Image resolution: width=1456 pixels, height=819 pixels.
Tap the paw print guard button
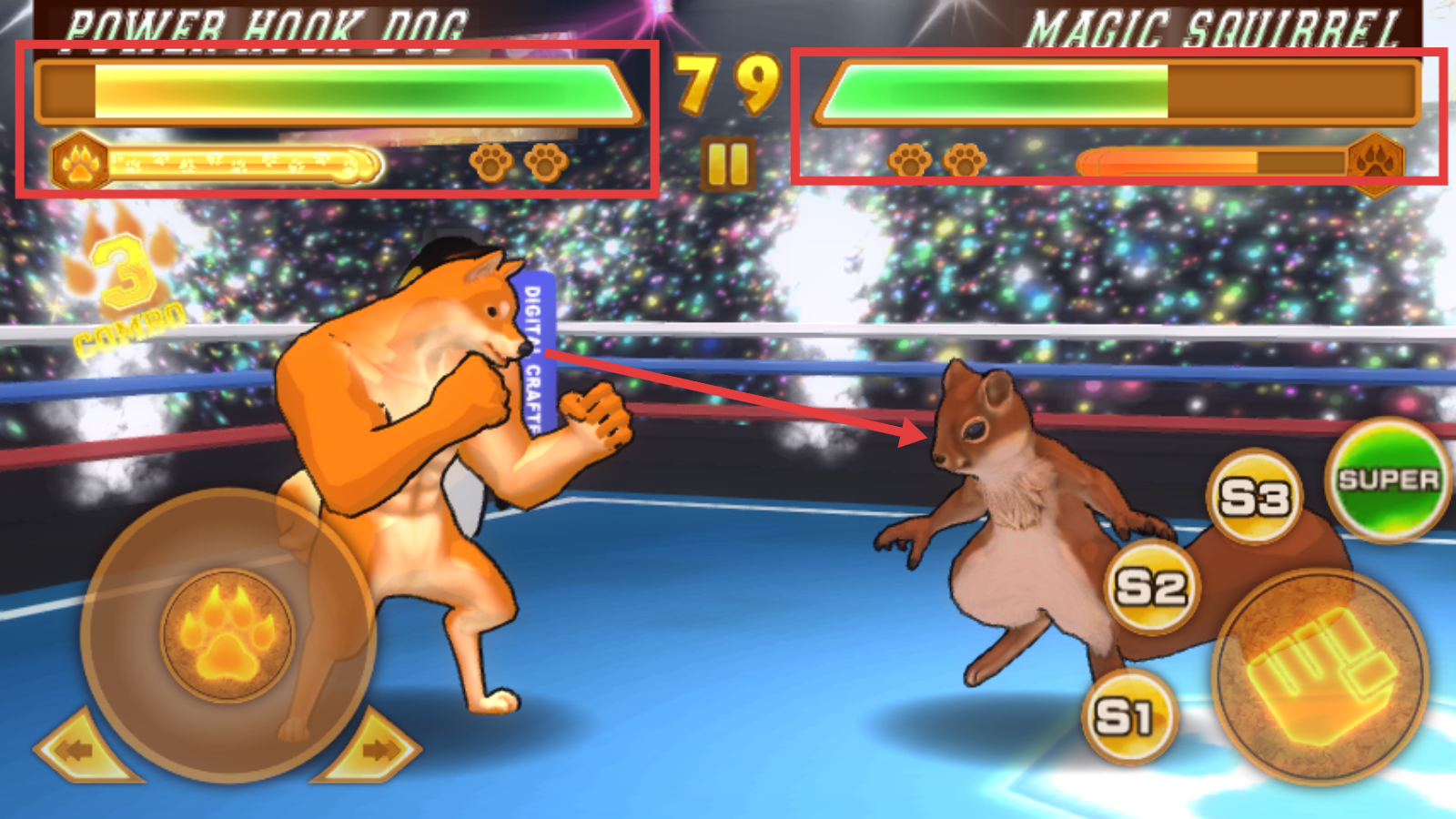[x=227, y=634]
